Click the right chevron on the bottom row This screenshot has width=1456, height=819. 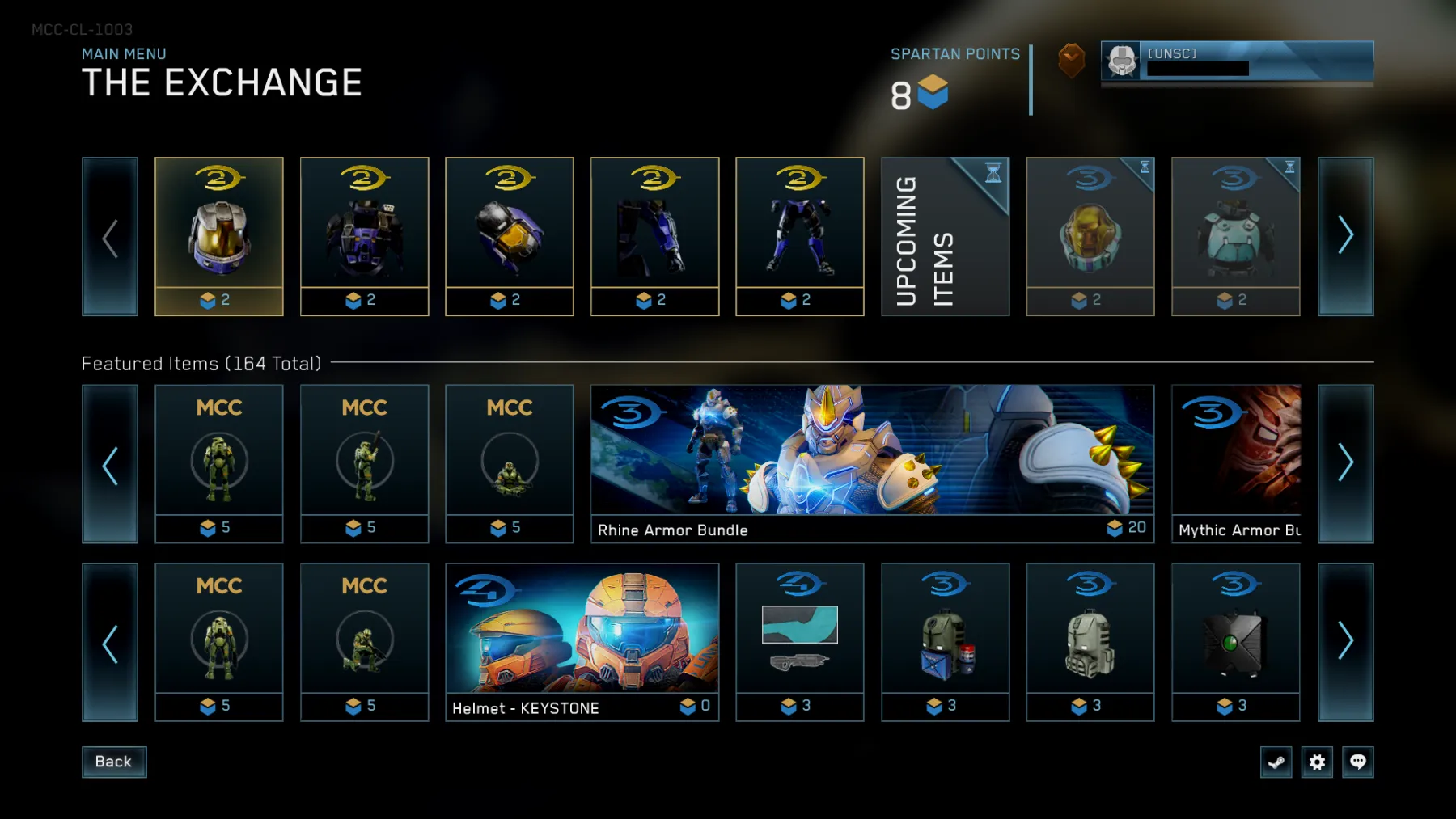tap(1346, 641)
